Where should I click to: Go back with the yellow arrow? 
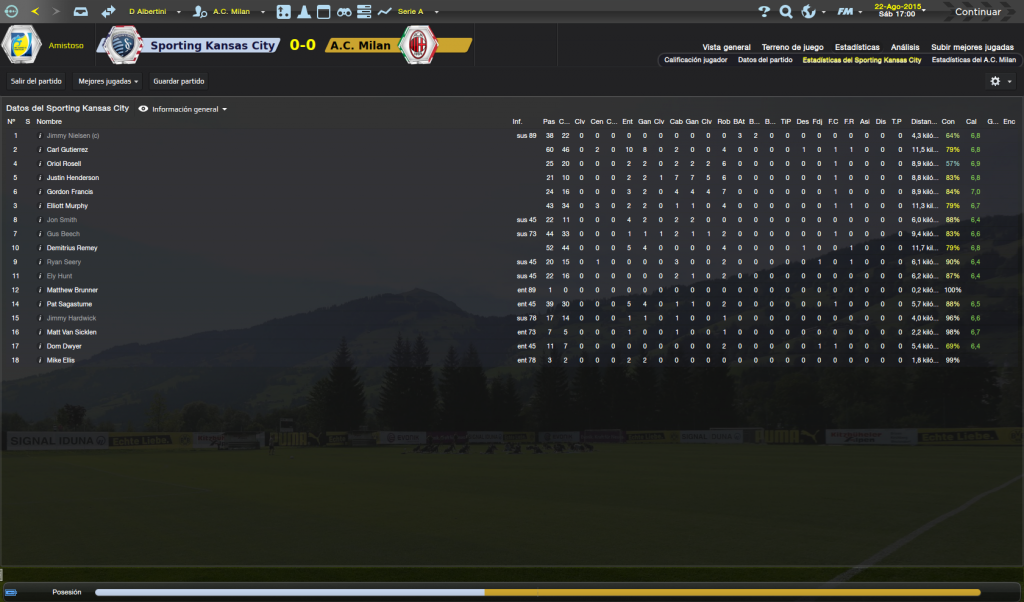coord(35,12)
